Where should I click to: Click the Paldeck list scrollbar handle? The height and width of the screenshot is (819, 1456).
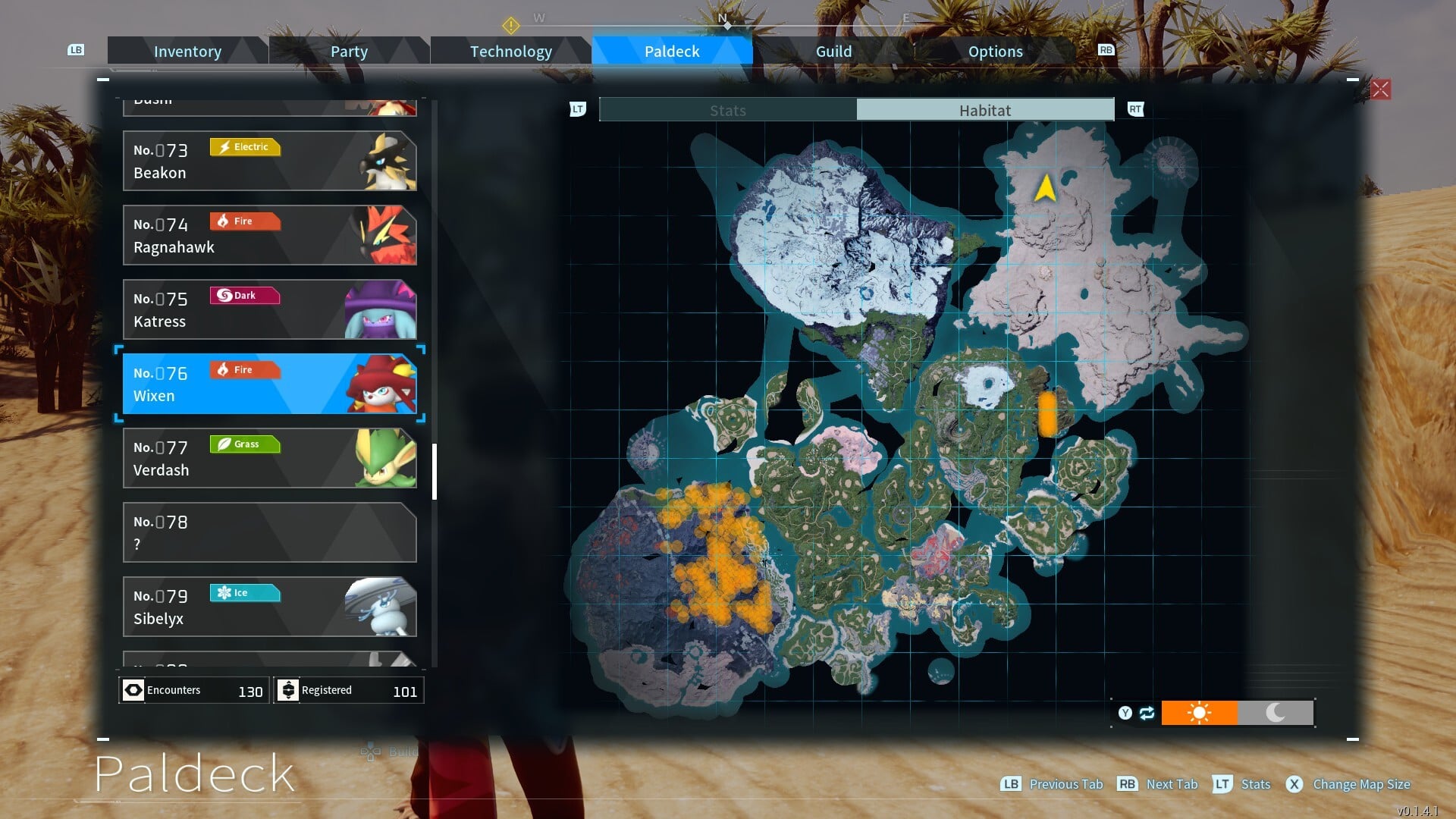pyautogui.click(x=435, y=472)
